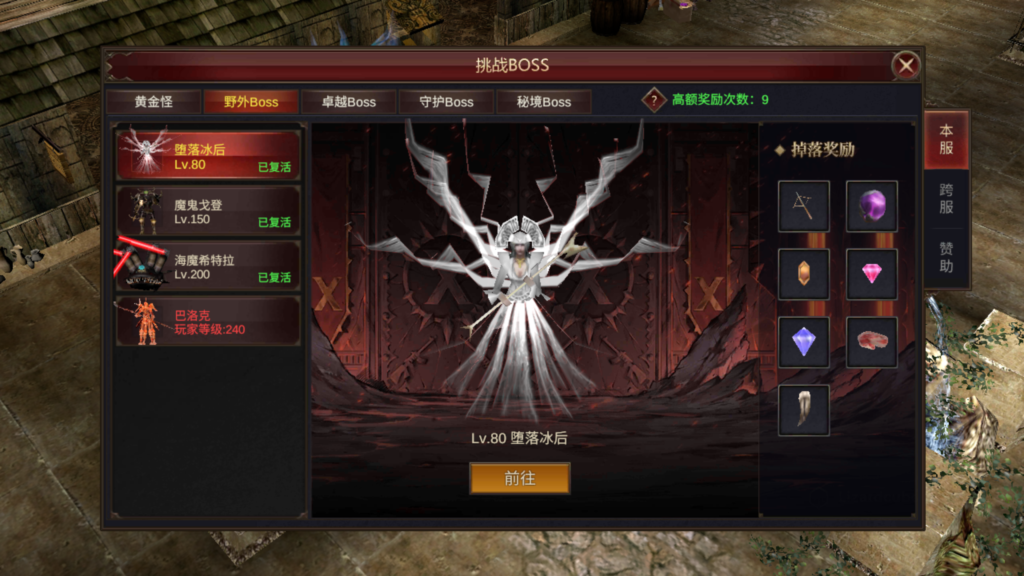Click the 前往 go button

520,478
